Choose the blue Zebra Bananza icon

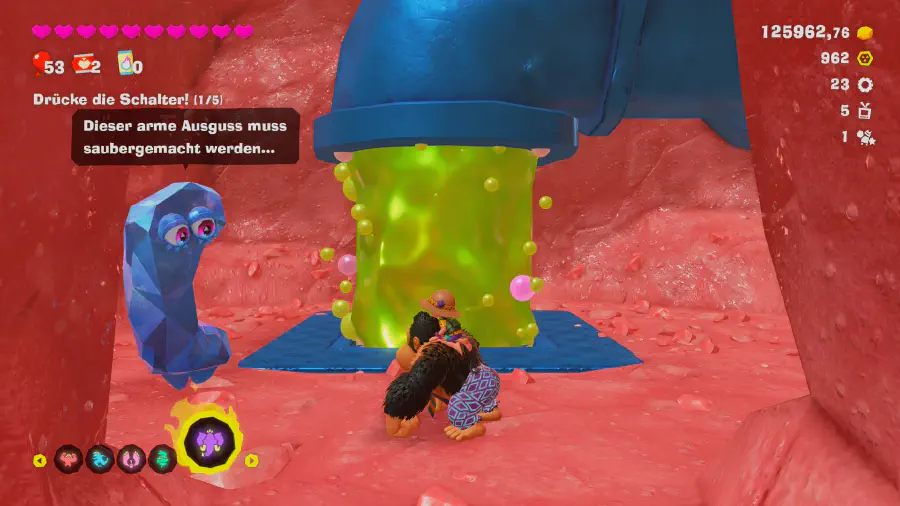tap(100, 459)
